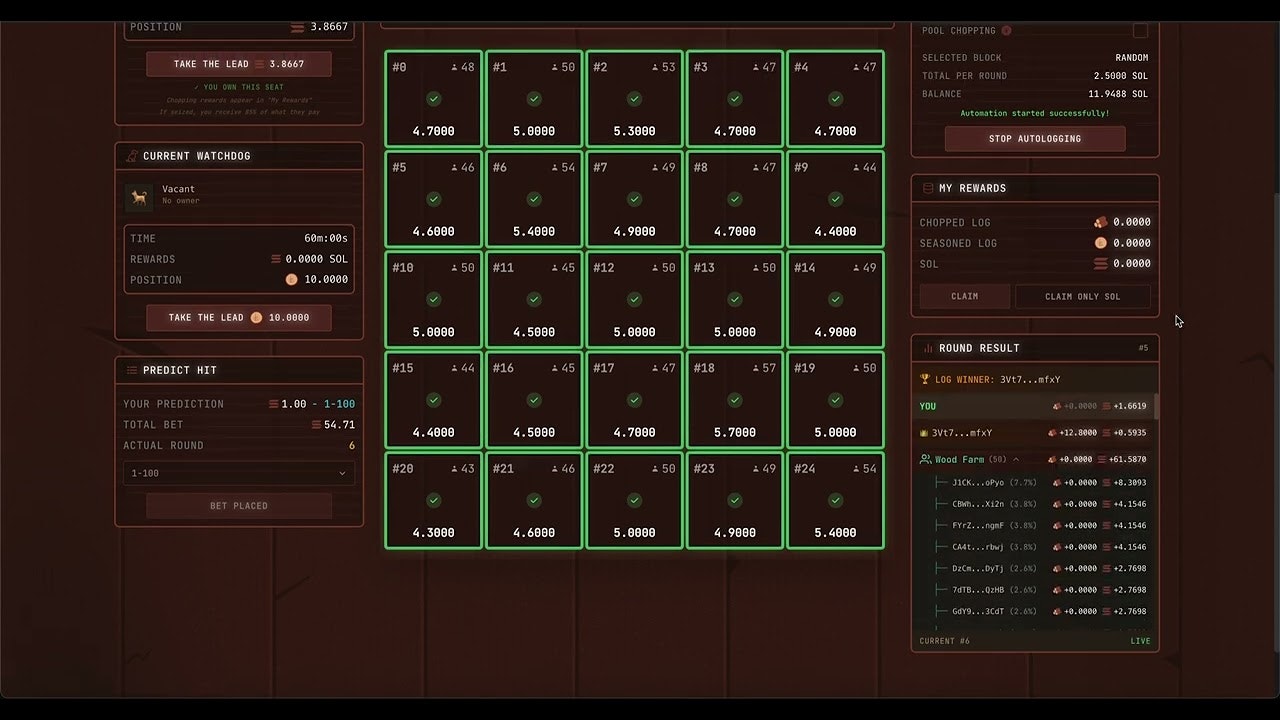The width and height of the screenshot is (1280, 720).
Task: Click the bar chart icon on ROUND RESULT header
Action: (x=927, y=347)
